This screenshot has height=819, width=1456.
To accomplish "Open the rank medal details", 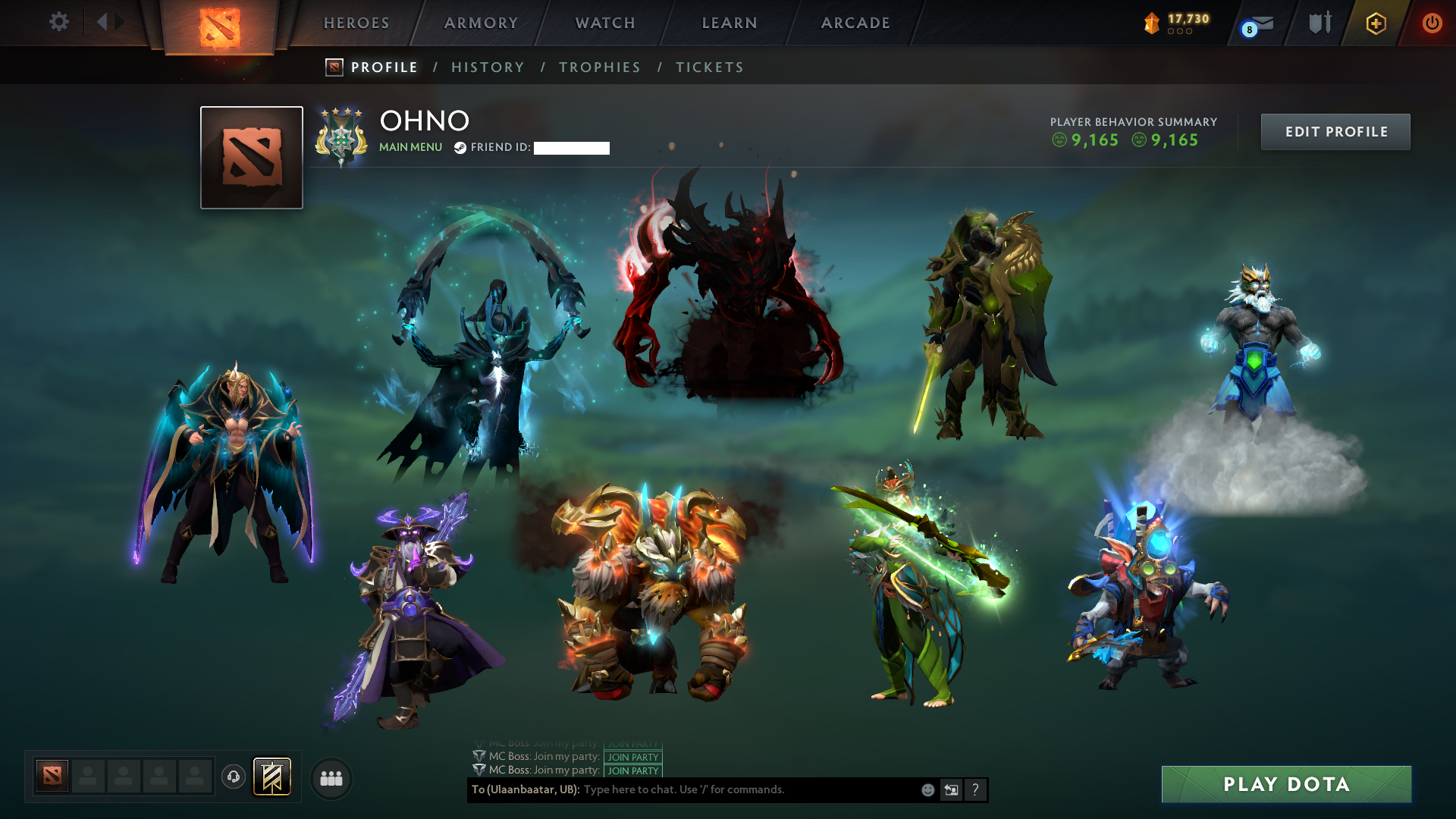I will [x=341, y=136].
